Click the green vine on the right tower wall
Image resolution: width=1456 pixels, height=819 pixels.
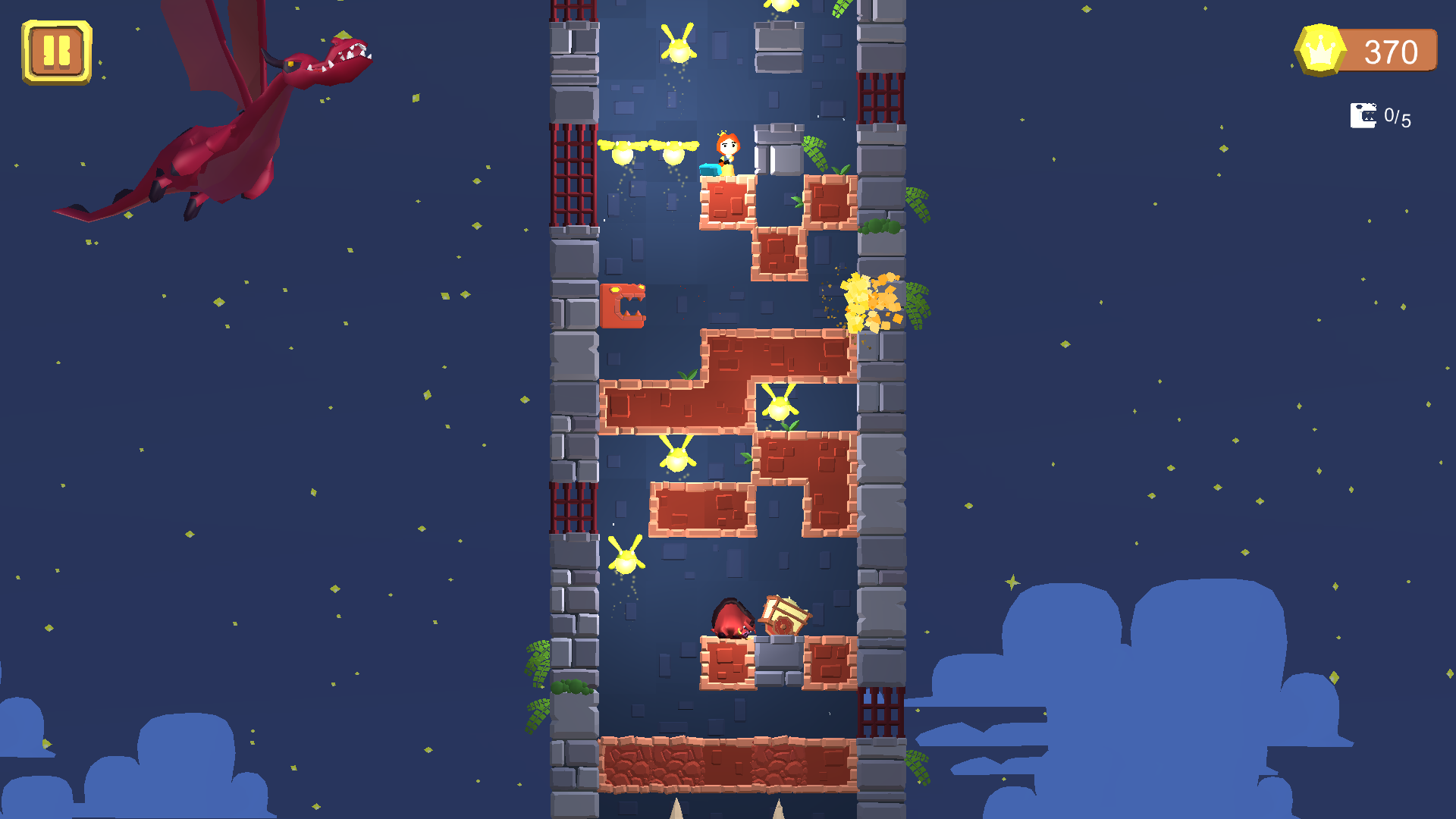coord(918,205)
